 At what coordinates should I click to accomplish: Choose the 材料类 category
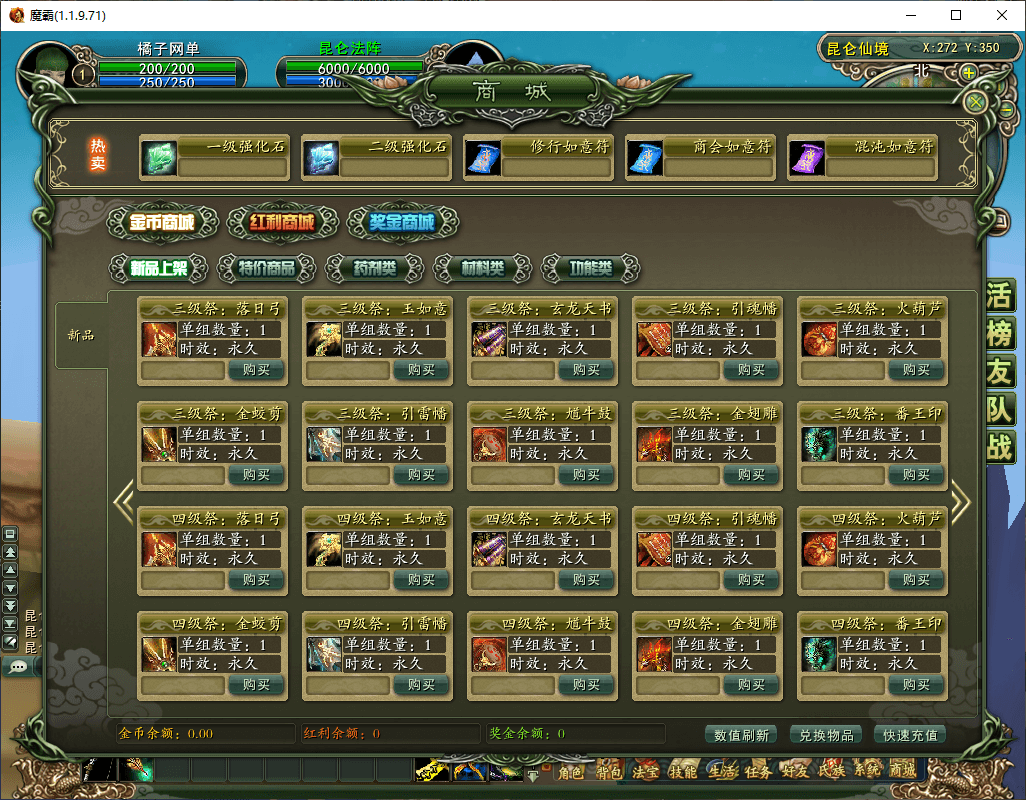483,268
